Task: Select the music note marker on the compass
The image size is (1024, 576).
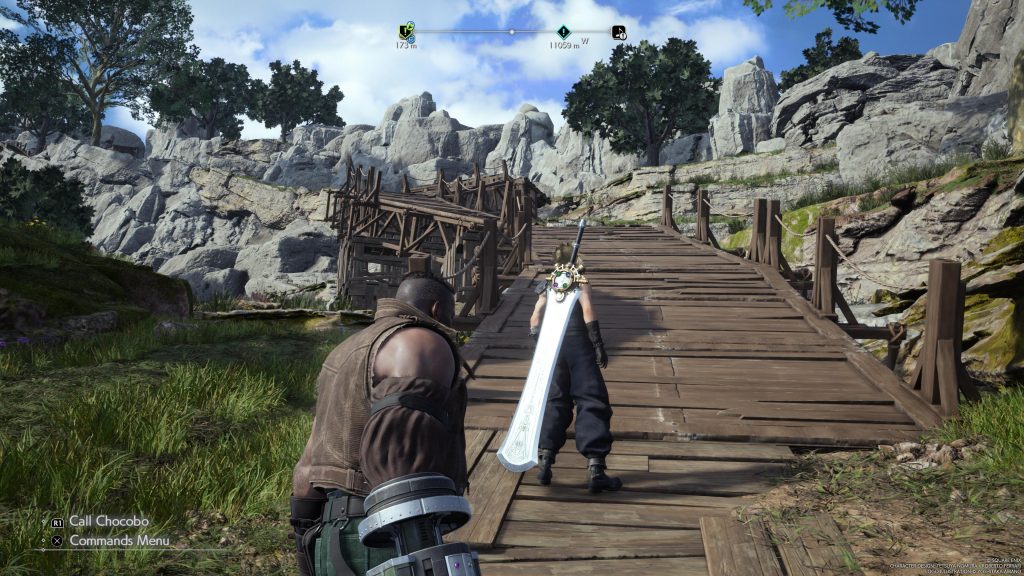Action: tap(619, 32)
